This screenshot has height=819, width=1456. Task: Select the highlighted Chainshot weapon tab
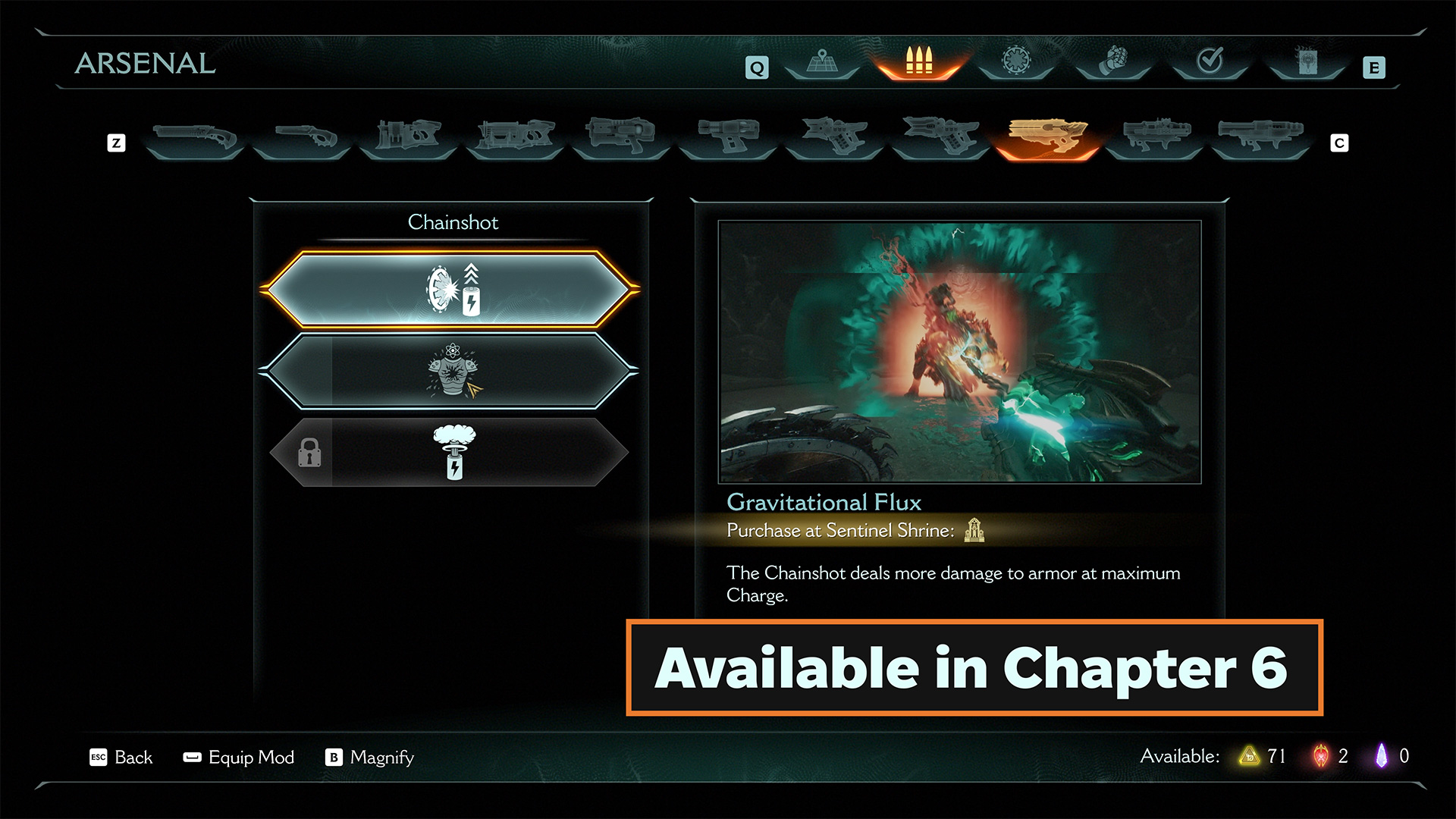[x=1047, y=136]
